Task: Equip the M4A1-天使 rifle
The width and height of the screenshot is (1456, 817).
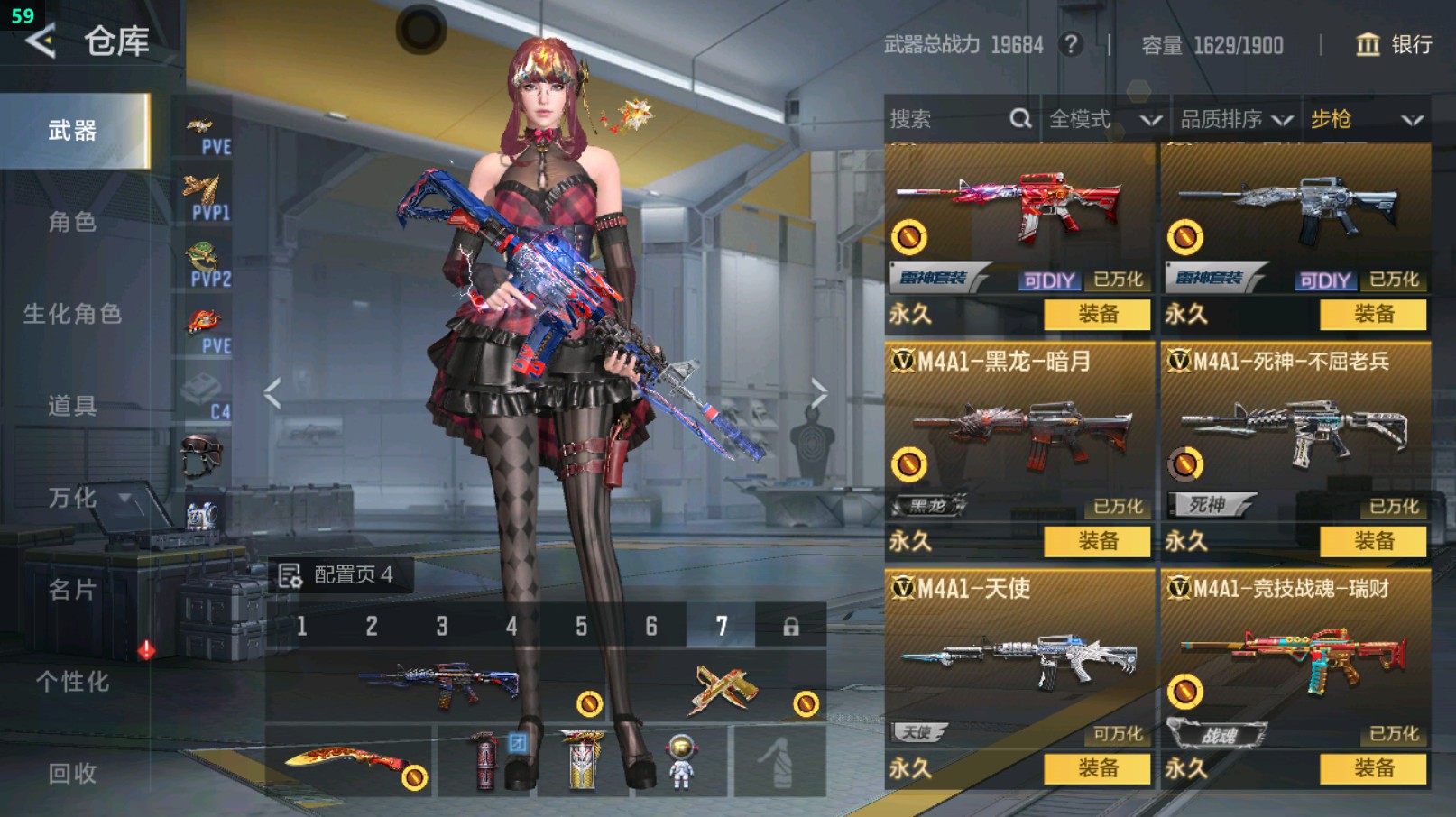Action: (x=1097, y=768)
